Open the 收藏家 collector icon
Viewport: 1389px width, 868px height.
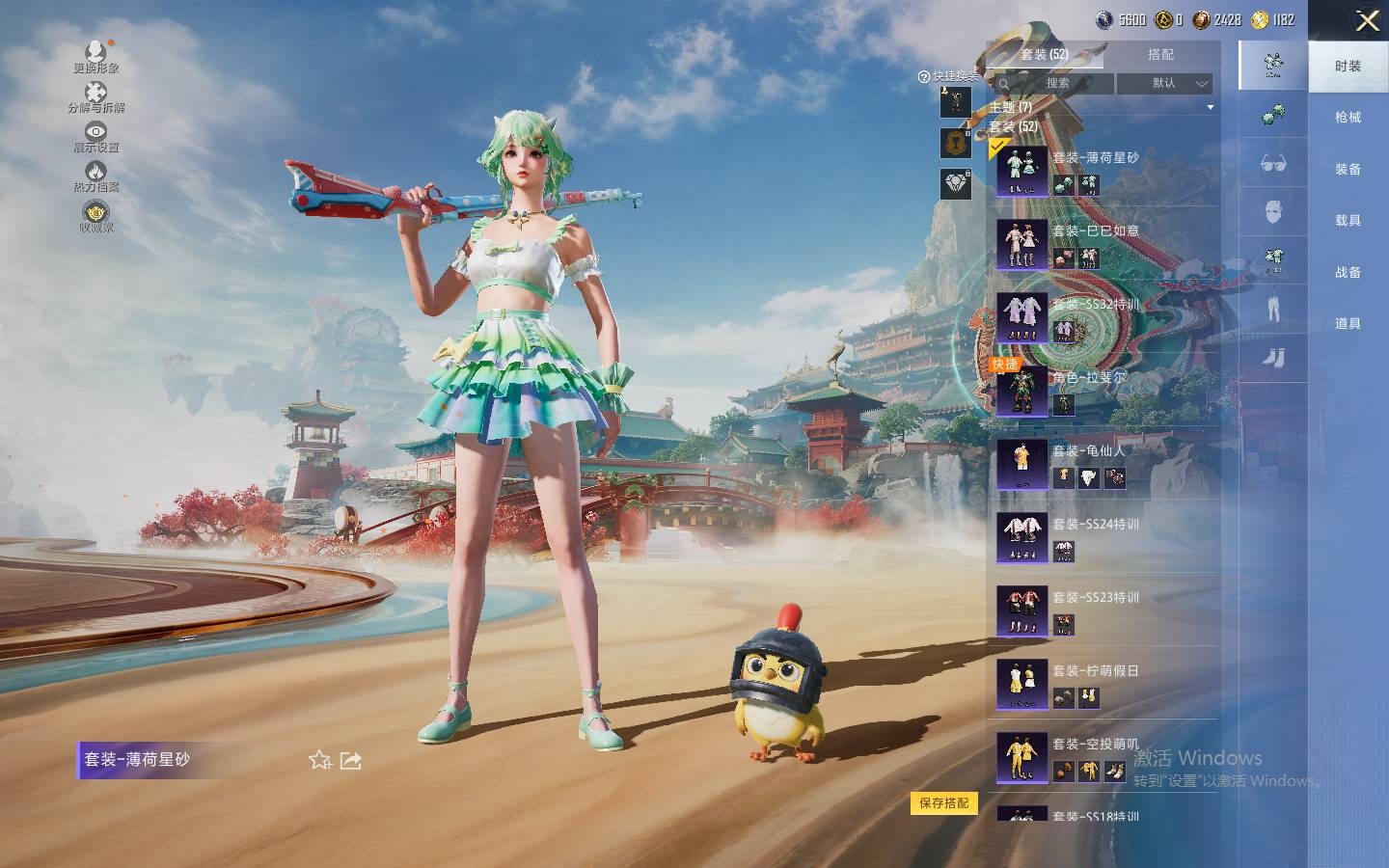pyautogui.click(x=95, y=215)
